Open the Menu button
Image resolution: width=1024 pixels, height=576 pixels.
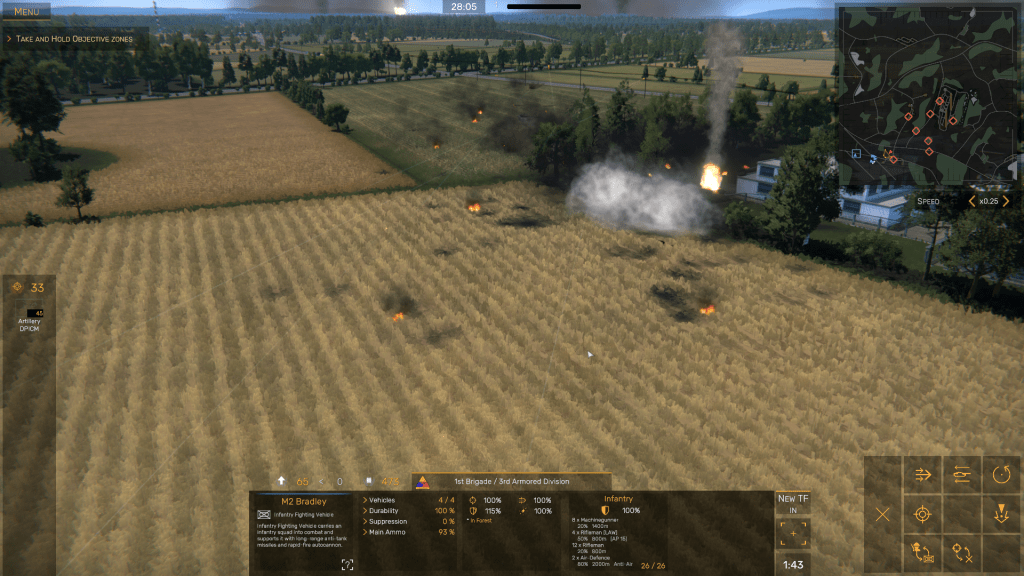[27, 11]
